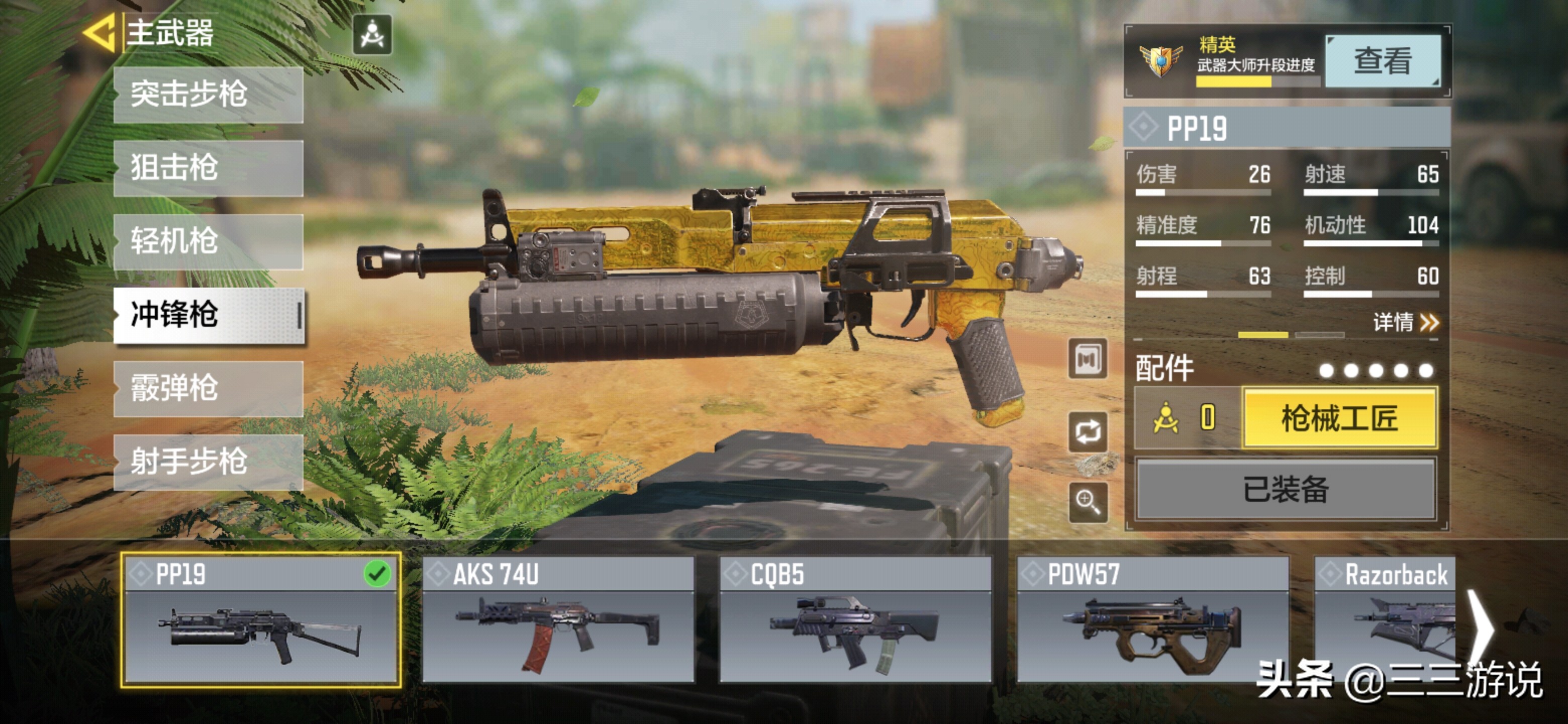Choose the AKS 74U weapon card

point(557,620)
